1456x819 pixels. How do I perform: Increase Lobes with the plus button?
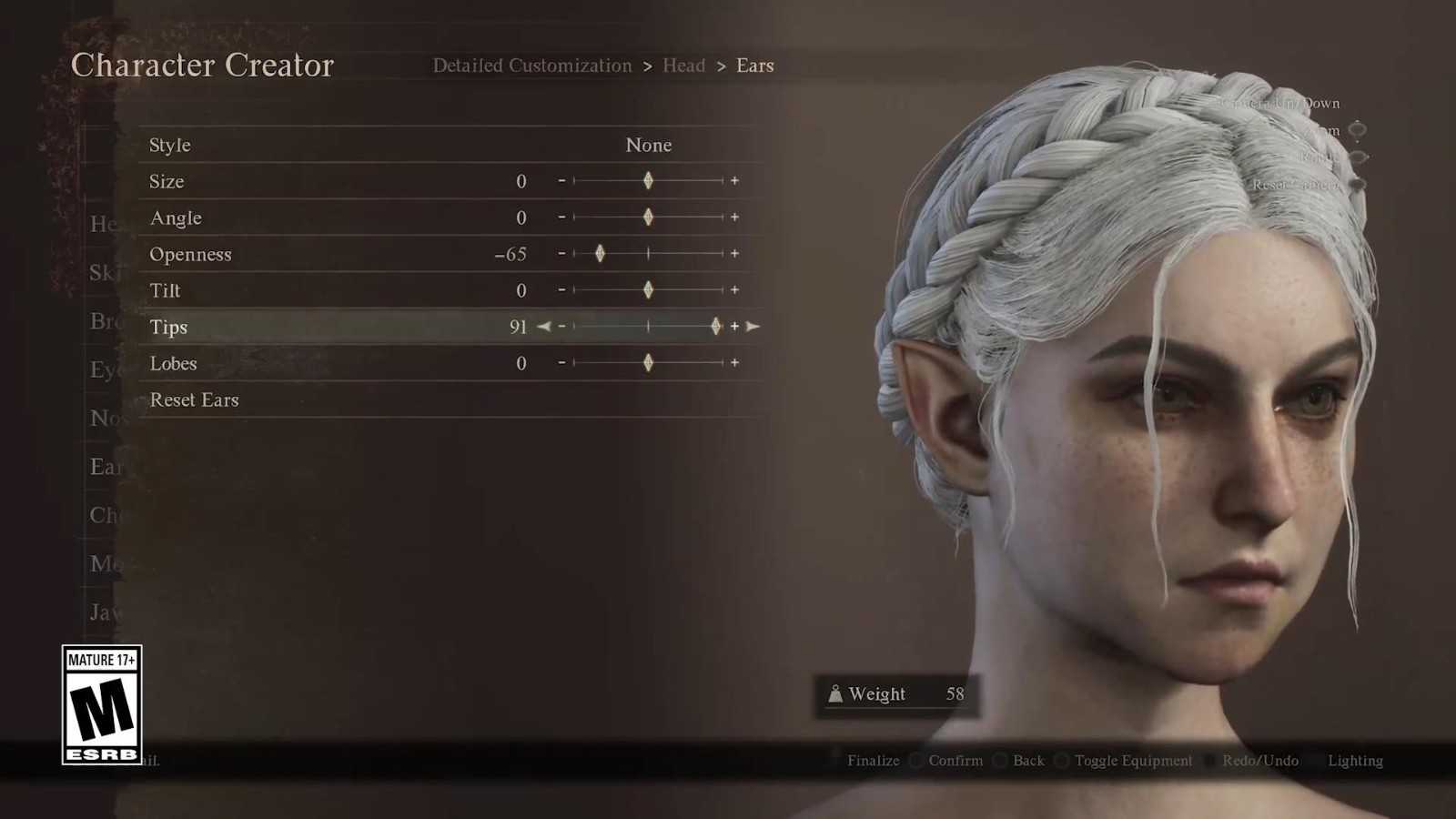(x=734, y=363)
